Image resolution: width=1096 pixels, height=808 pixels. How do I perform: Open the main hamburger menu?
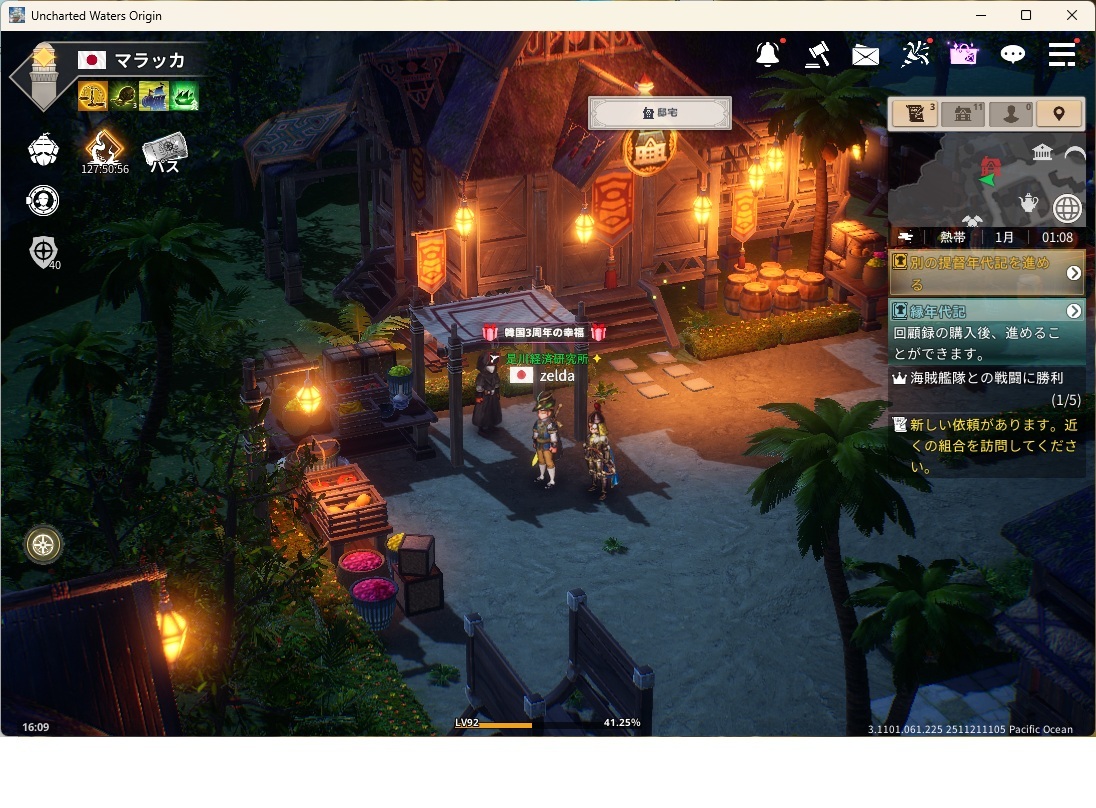tap(1062, 54)
